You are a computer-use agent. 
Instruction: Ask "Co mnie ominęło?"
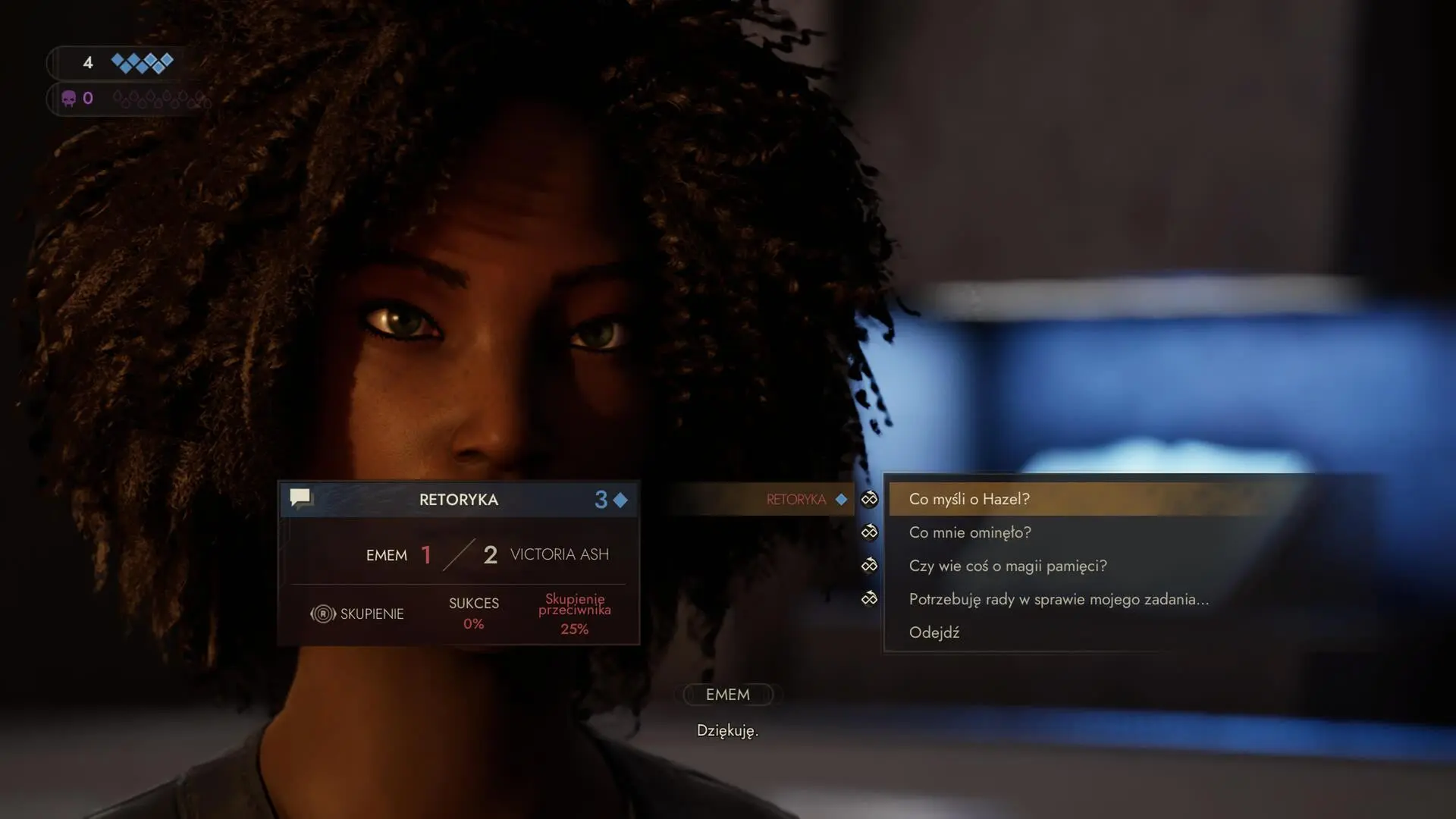[969, 532]
